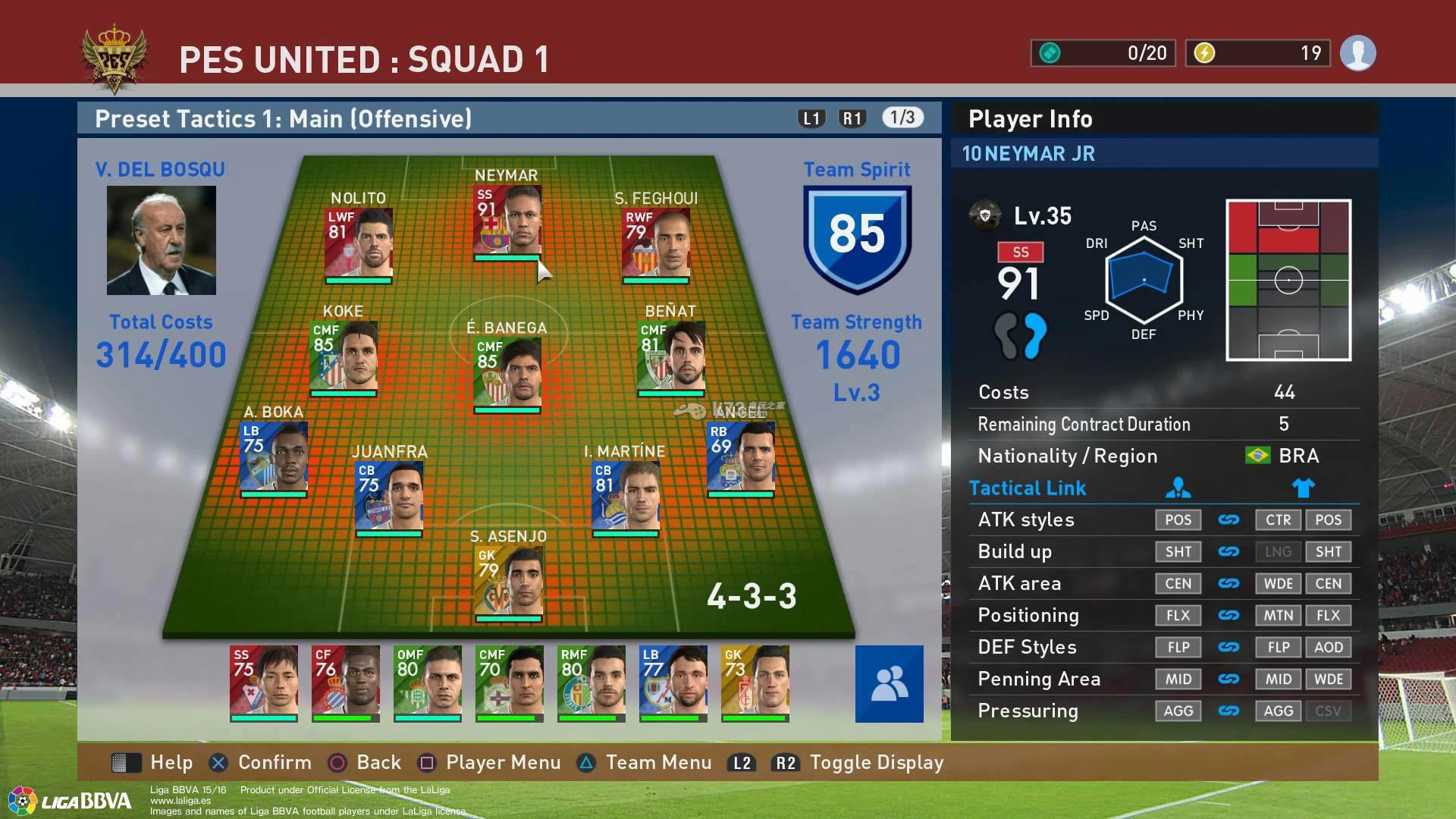Select I. Martínez's centre back card

[x=626, y=496]
